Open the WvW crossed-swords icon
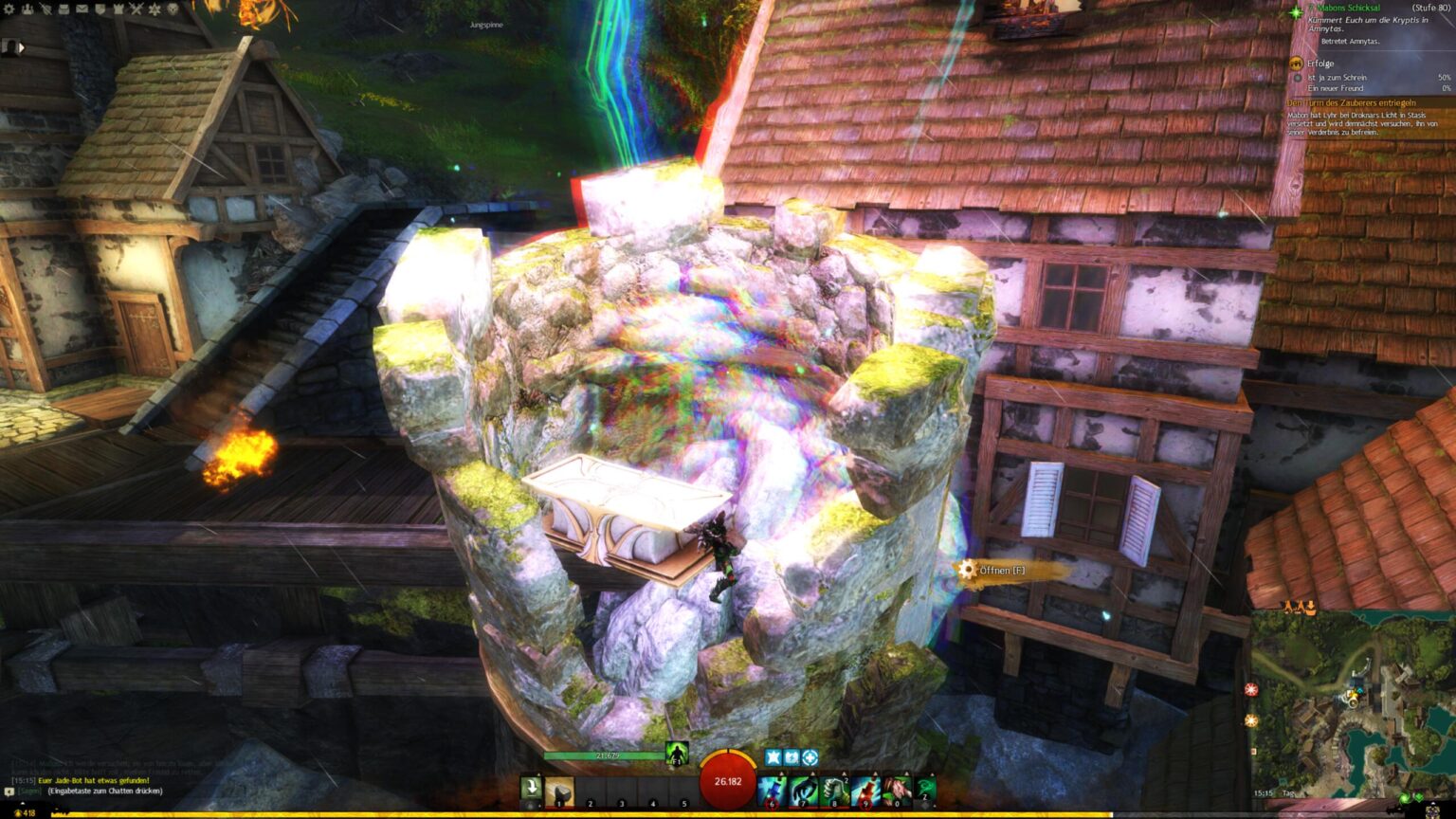This screenshot has height=819, width=1456. [135, 9]
